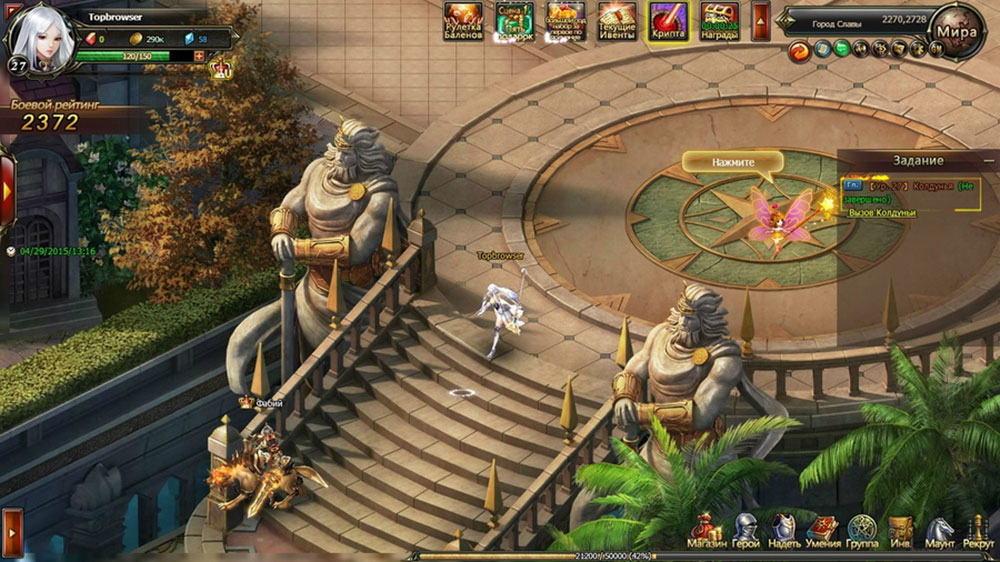Open the Герой hero panel
This screenshot has height=562, width=1000.
(746, 532)
